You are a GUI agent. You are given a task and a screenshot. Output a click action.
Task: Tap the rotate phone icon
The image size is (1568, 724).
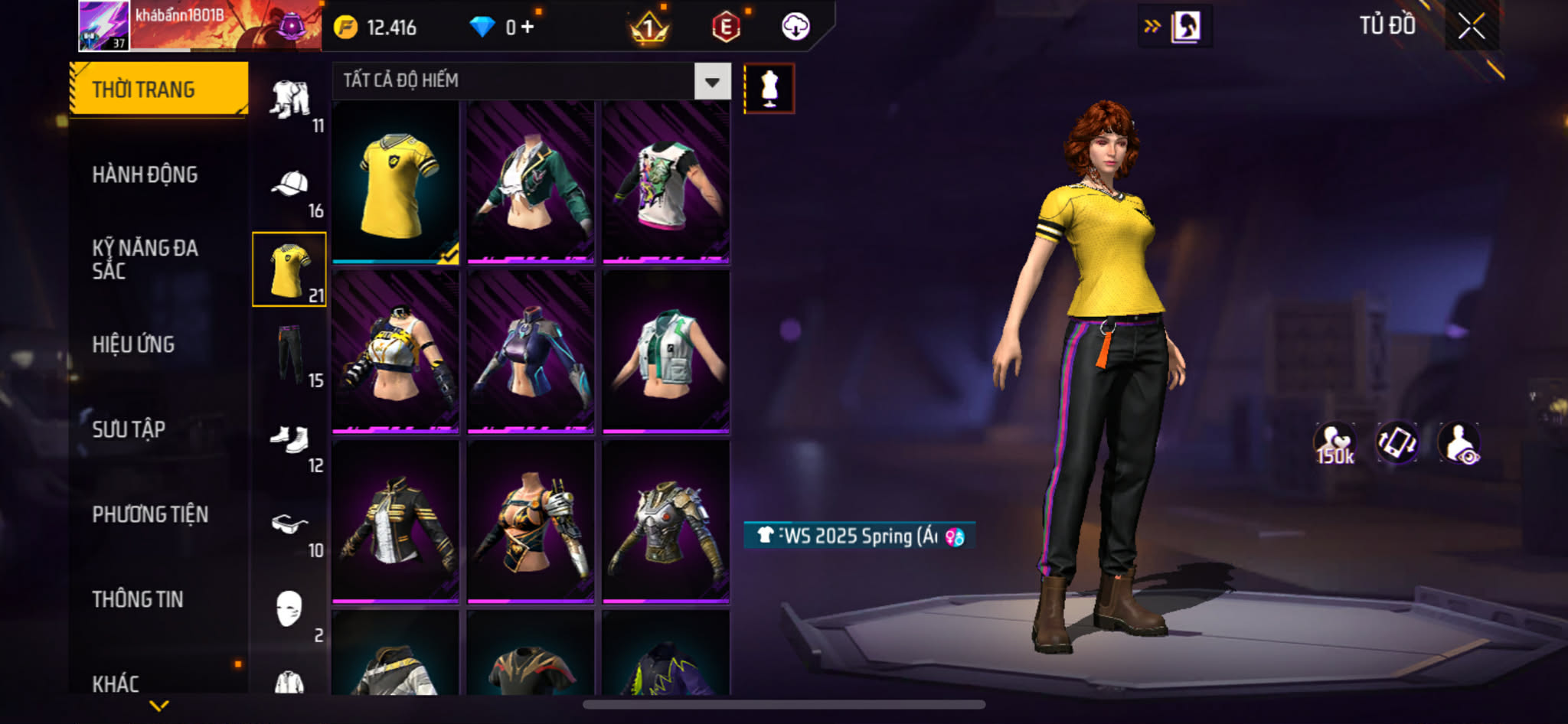click(1397, 444)
